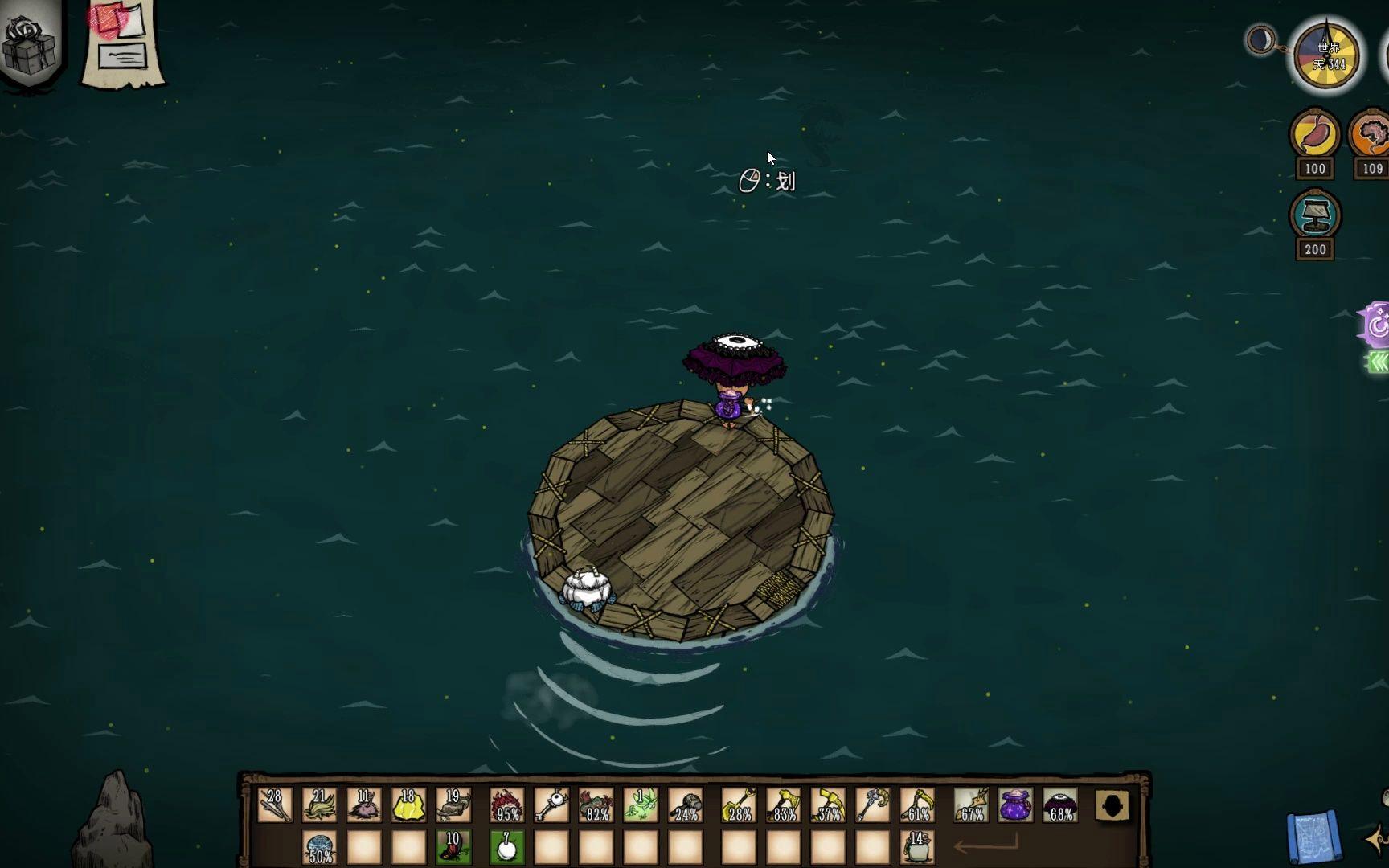The image size is (1389, 868).
Task: Click the purple moon badge icon
Action: (1376, 325)
